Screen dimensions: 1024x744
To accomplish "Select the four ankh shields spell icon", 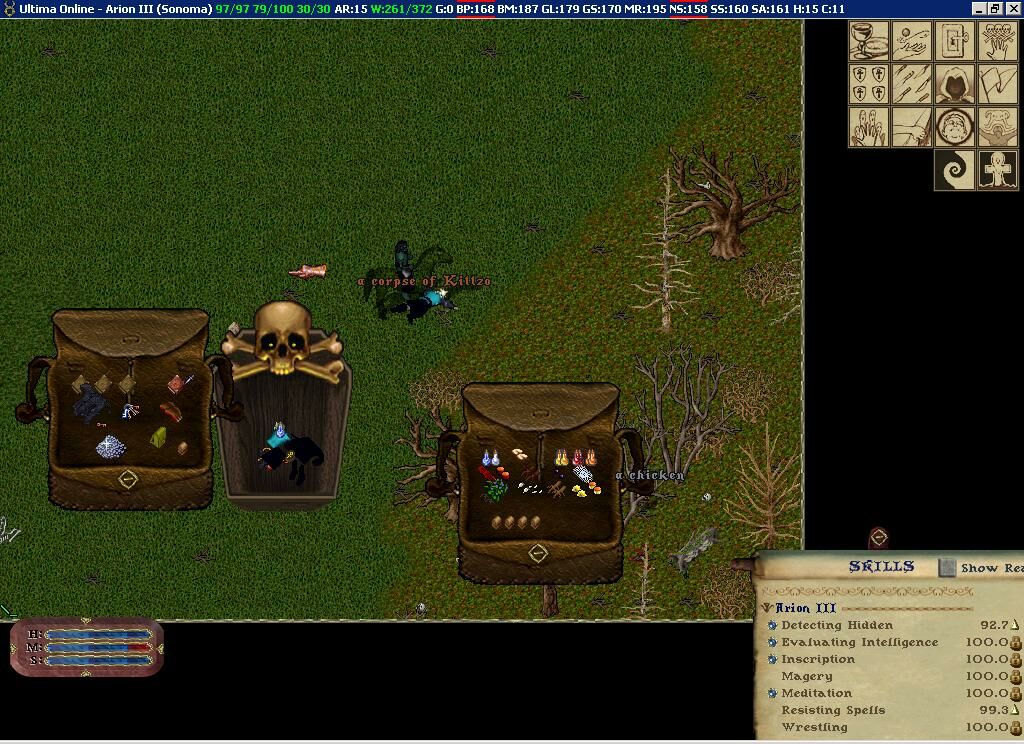I will tap(868, 84).
